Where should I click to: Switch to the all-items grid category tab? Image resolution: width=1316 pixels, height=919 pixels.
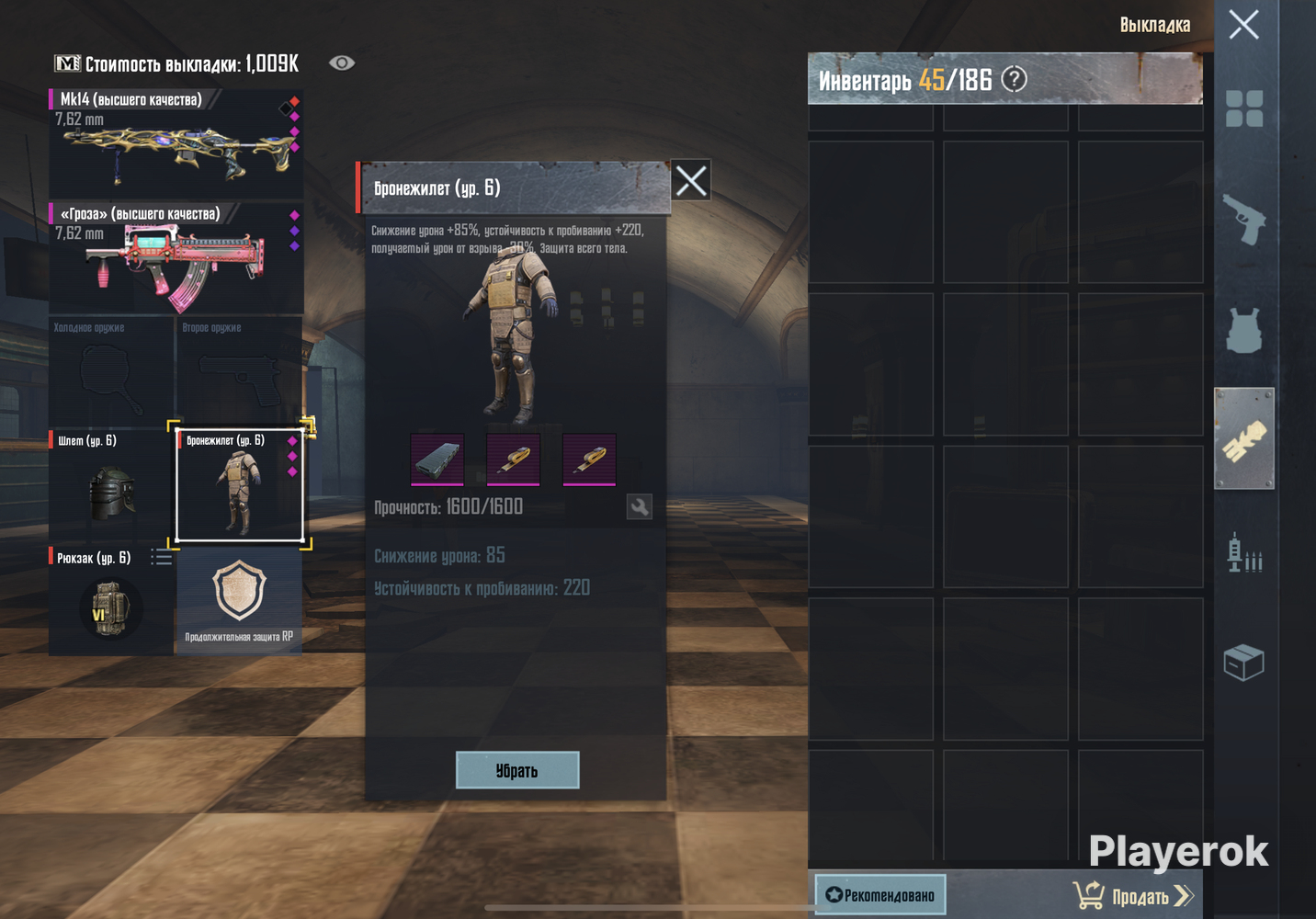pyautogui.click(x=1244, y=108)
